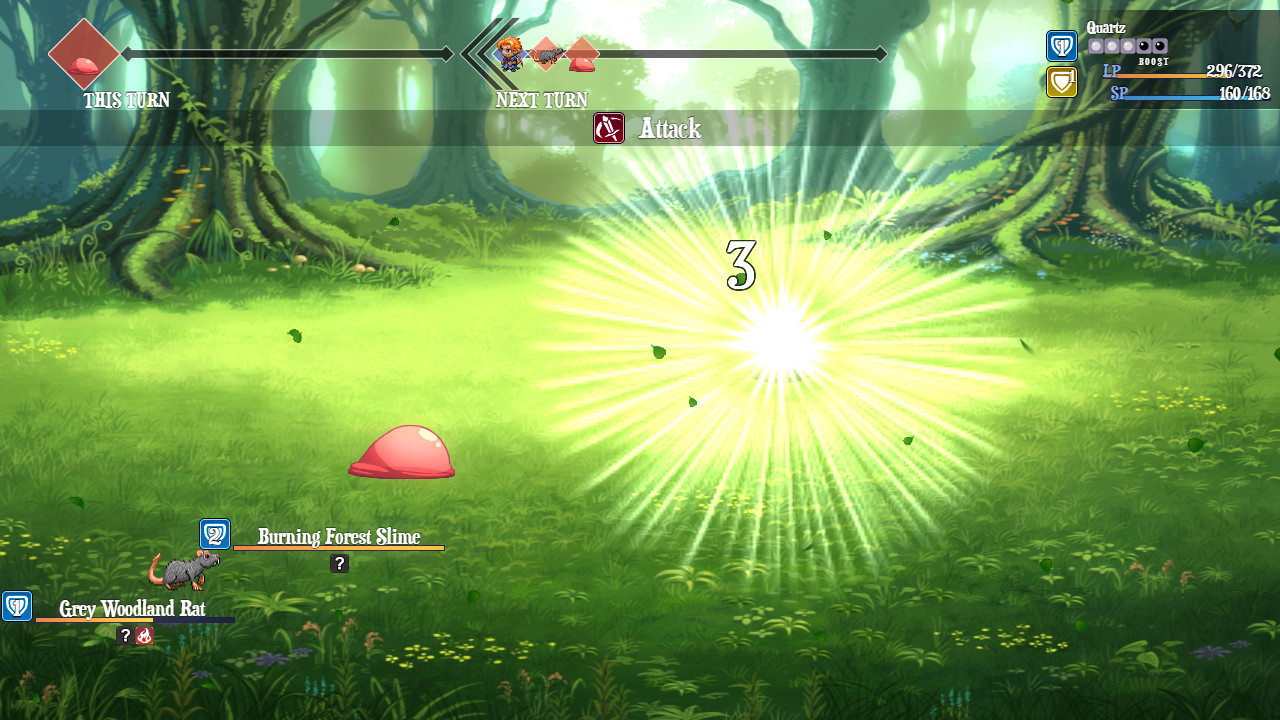Click the slime diamond icon under This Turn
Screen dimensions: 1280x720
pos(84,55)
